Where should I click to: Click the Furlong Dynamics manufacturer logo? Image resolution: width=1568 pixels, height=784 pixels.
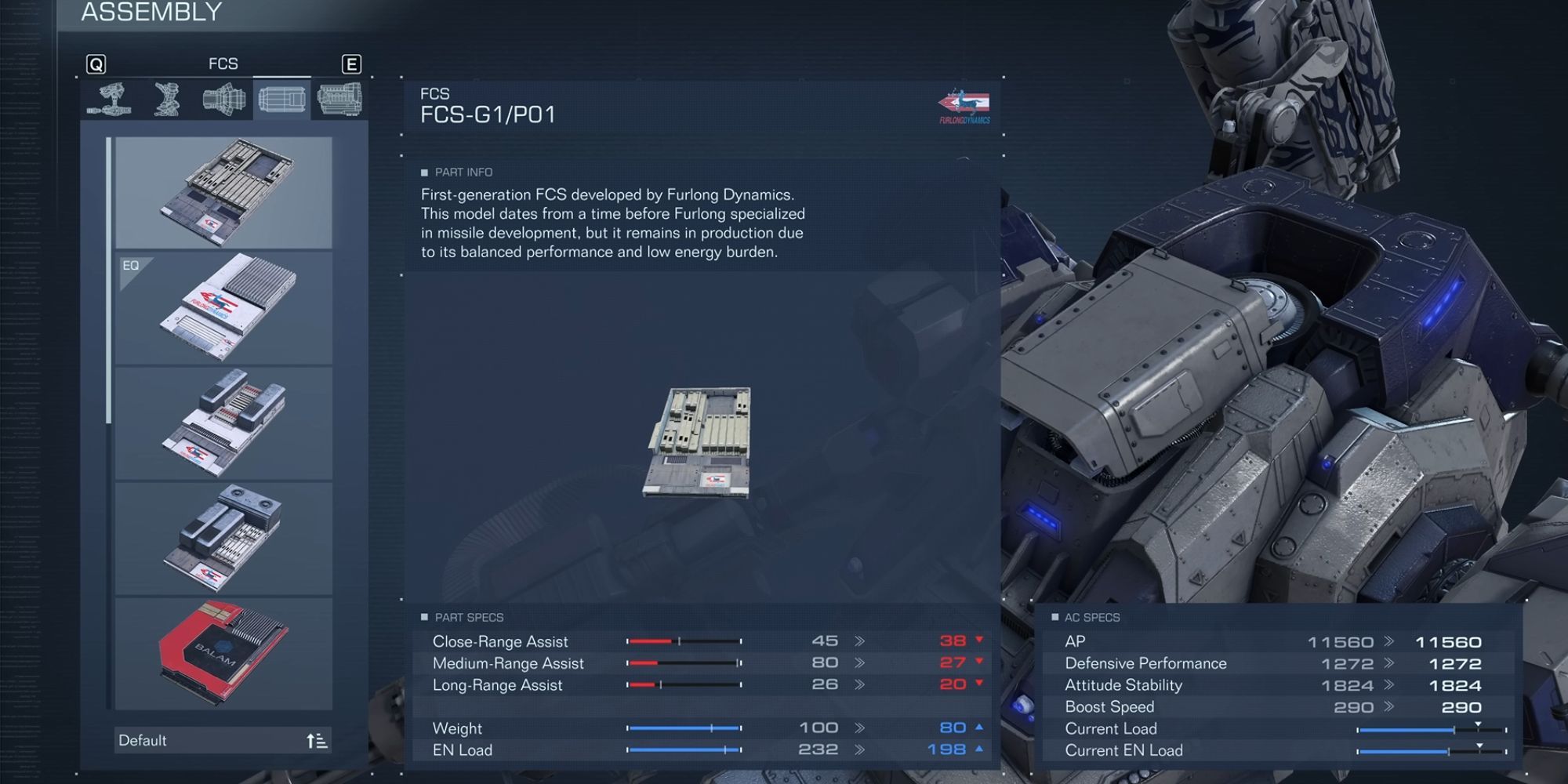click(964, 103)
